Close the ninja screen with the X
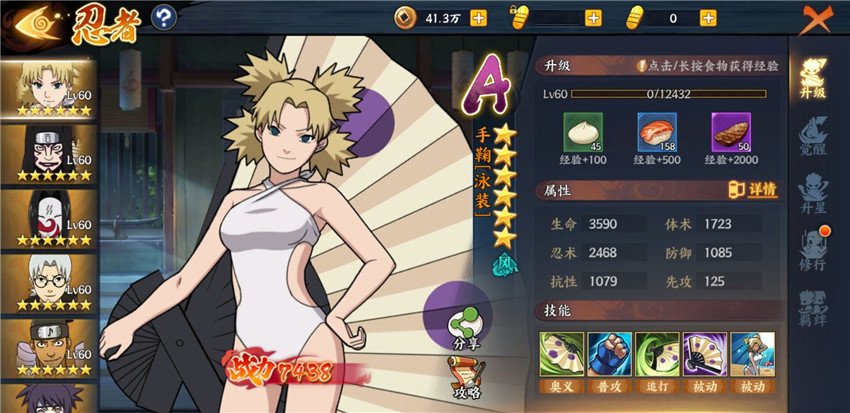The height and width of the screenshot is (413, 850). [x=819, y=18]
